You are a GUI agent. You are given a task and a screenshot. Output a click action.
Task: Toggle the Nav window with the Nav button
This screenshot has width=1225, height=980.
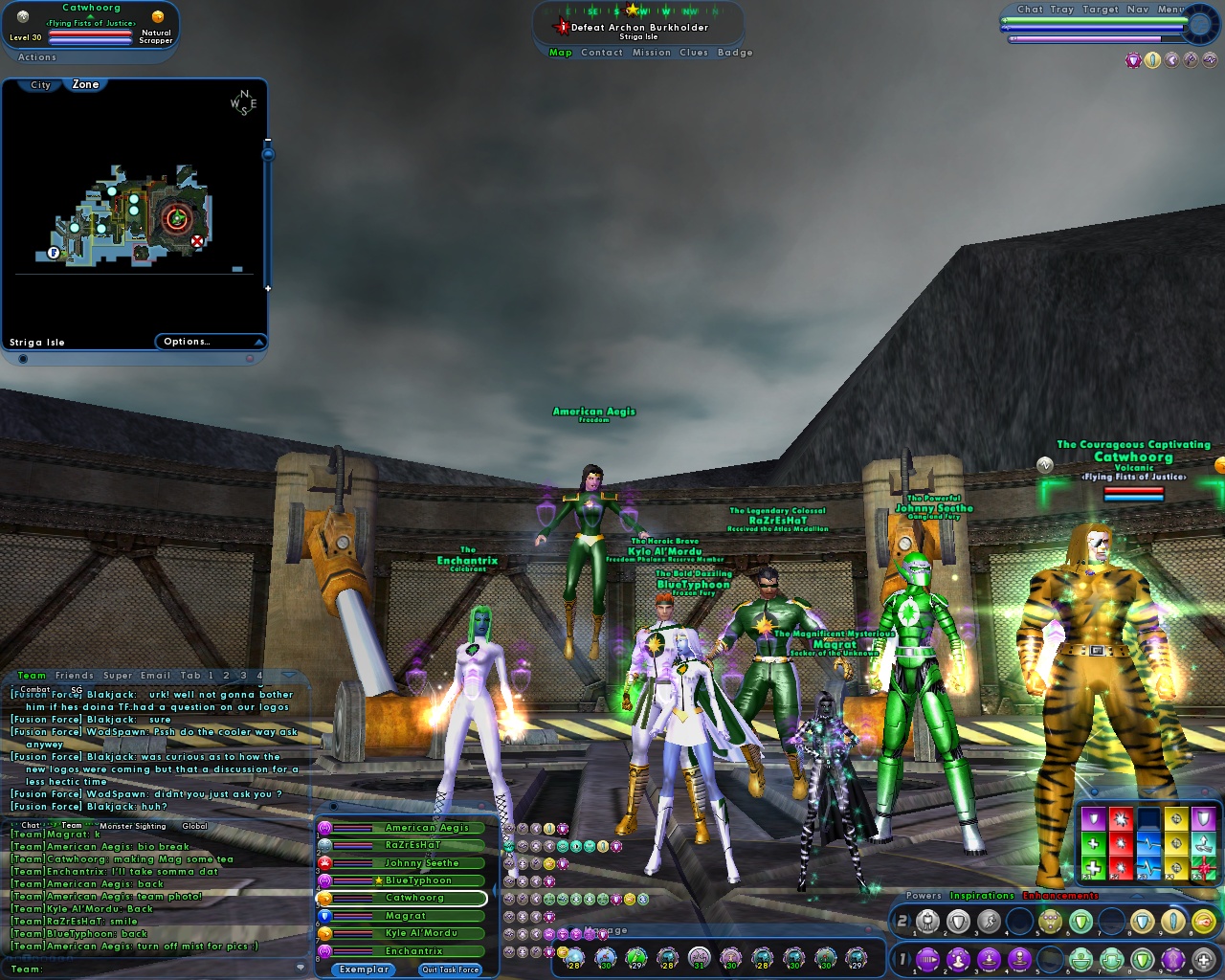1138,9
